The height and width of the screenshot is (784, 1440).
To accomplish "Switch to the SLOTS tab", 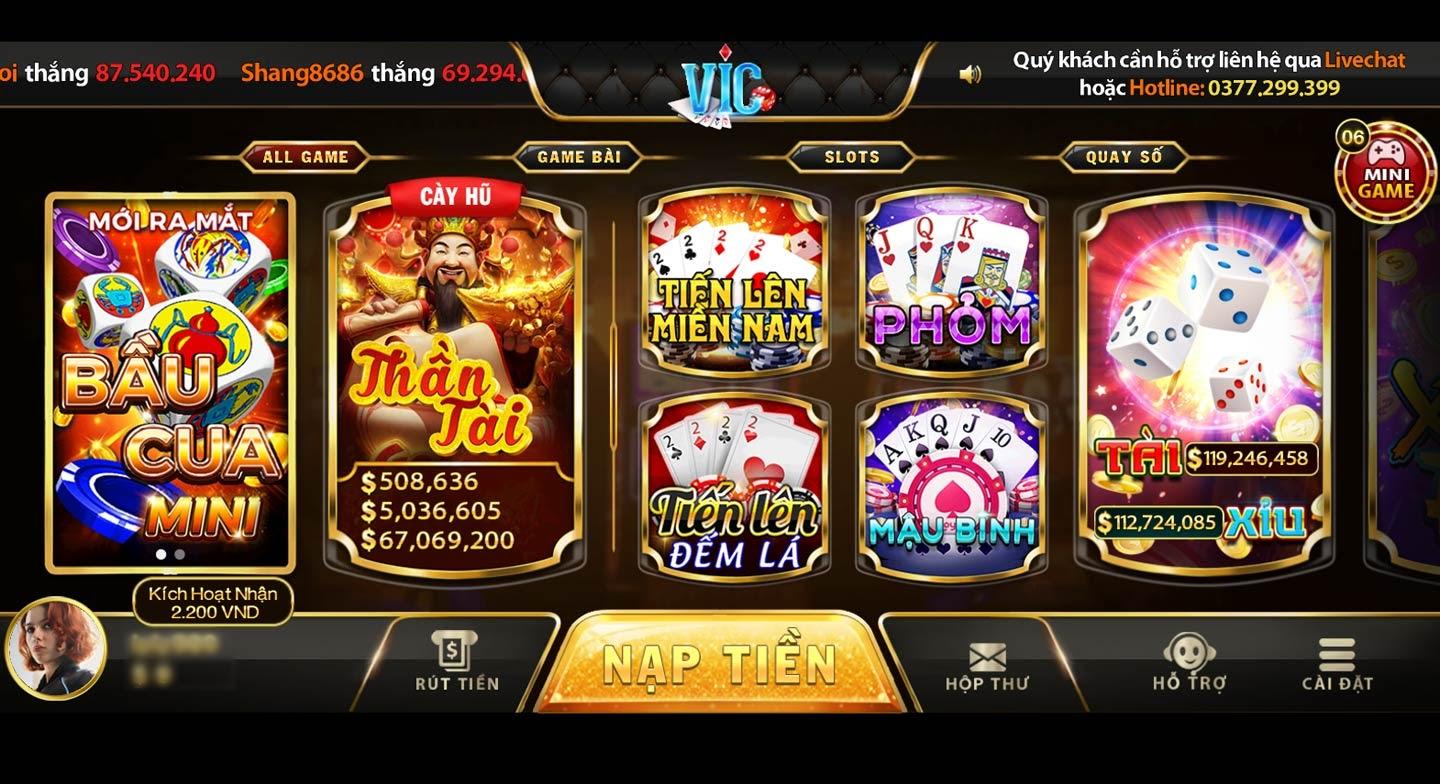I will (849, 156).
